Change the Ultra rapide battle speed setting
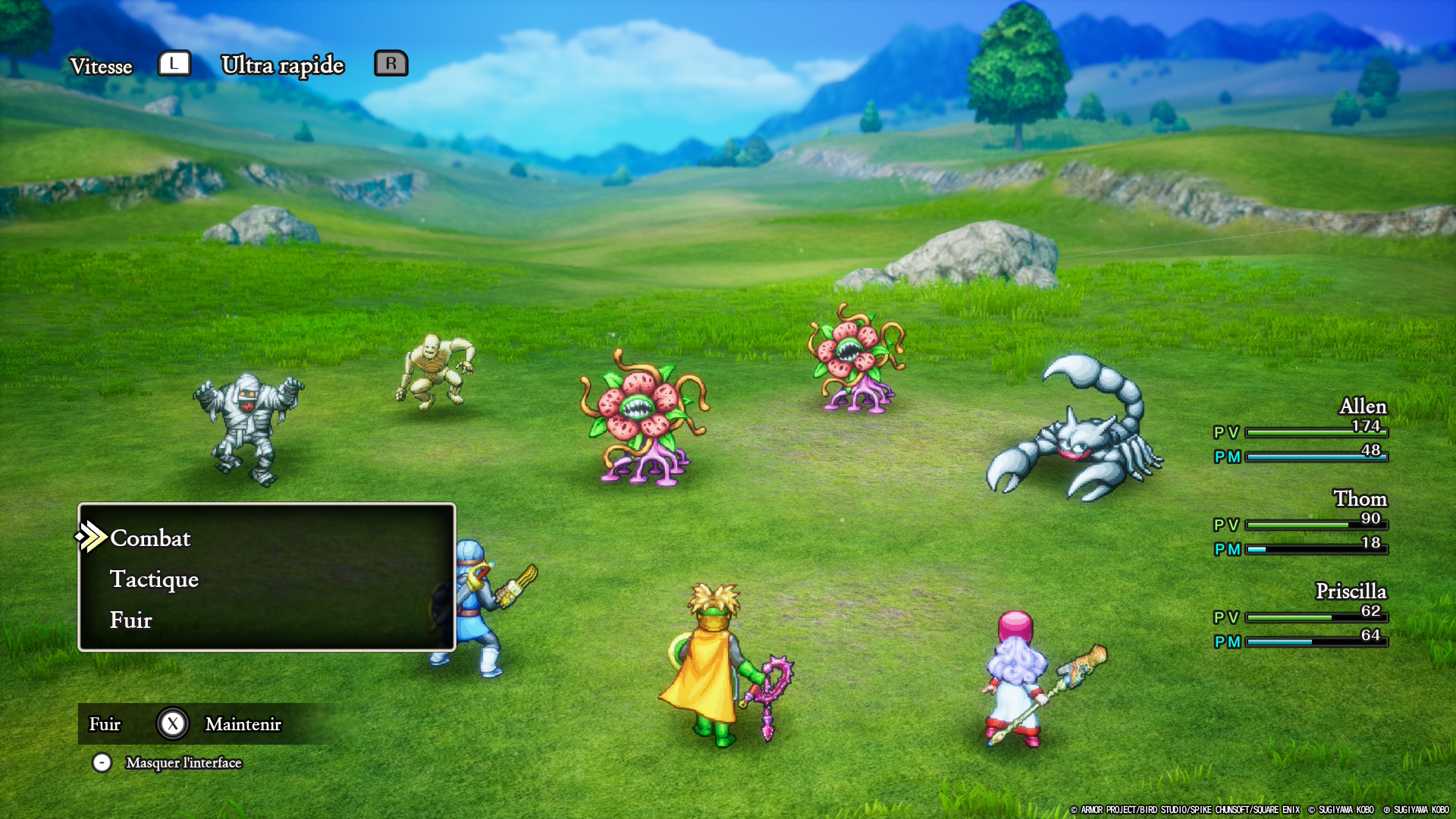Screen dimensions: 1456x819 (x=282, y=65)
